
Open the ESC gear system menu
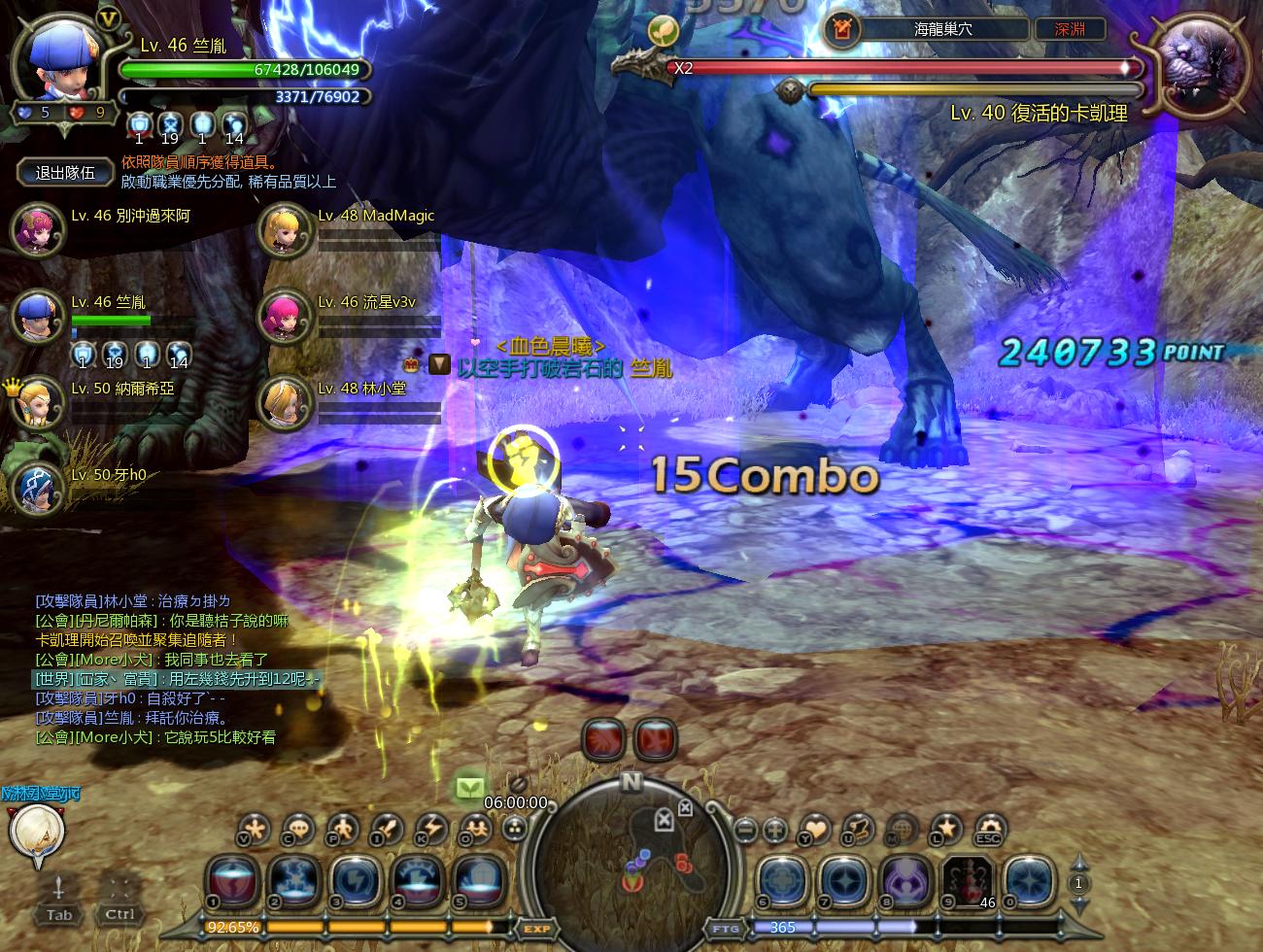click(989, 830)
